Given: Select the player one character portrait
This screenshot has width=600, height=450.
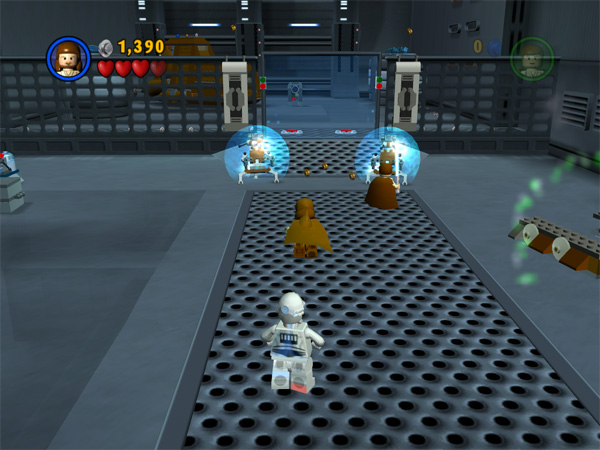Looking at the screenshot, I should click(x=68, y=59).
